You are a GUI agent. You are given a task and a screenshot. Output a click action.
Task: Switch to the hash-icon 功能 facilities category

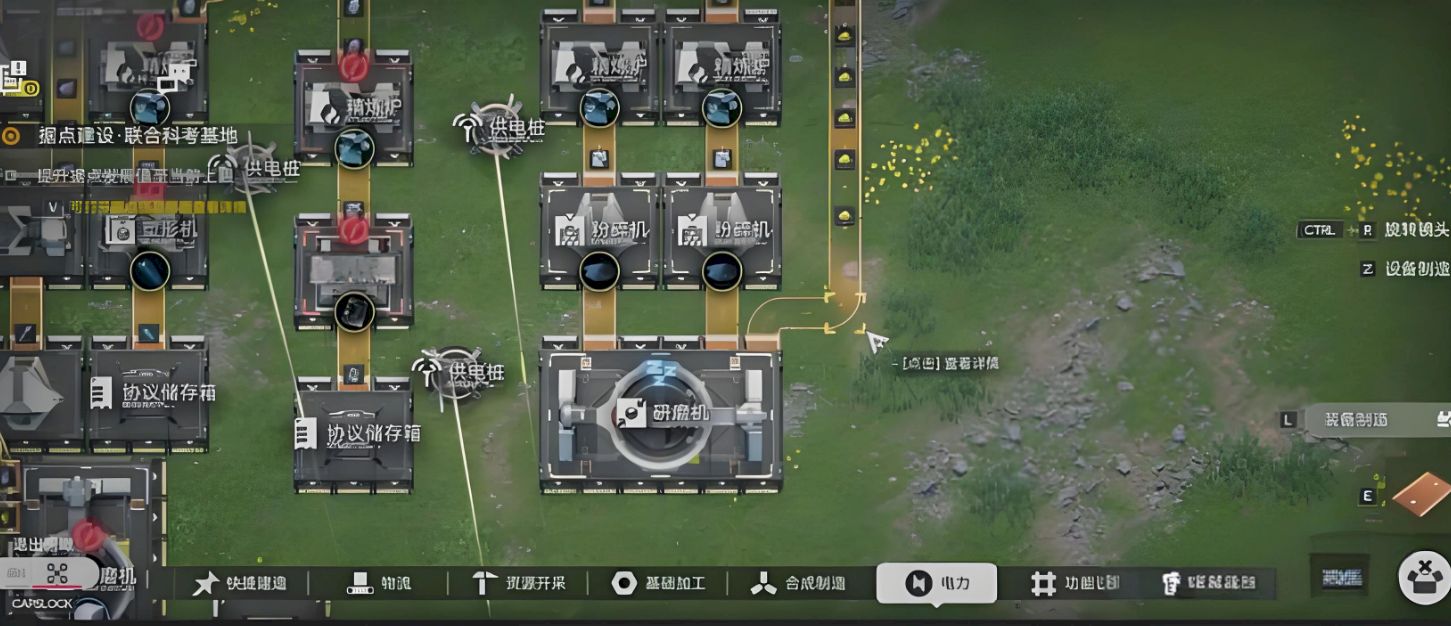(1075, 583)
